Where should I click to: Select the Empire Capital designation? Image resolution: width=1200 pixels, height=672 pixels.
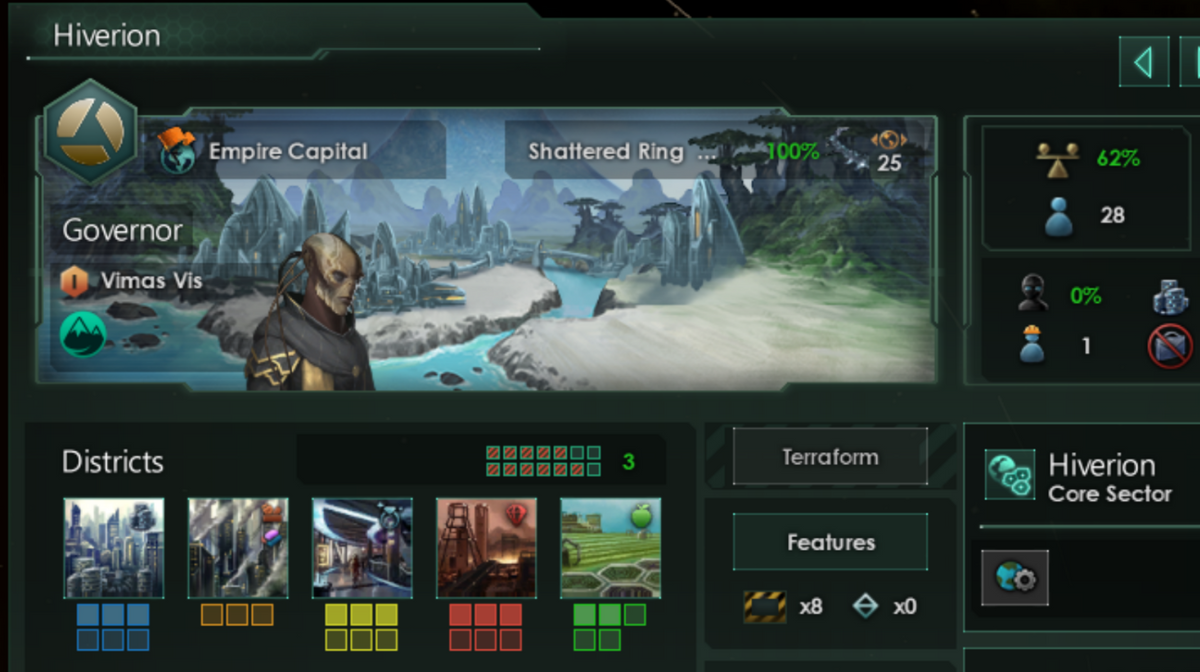coord(287,152)
